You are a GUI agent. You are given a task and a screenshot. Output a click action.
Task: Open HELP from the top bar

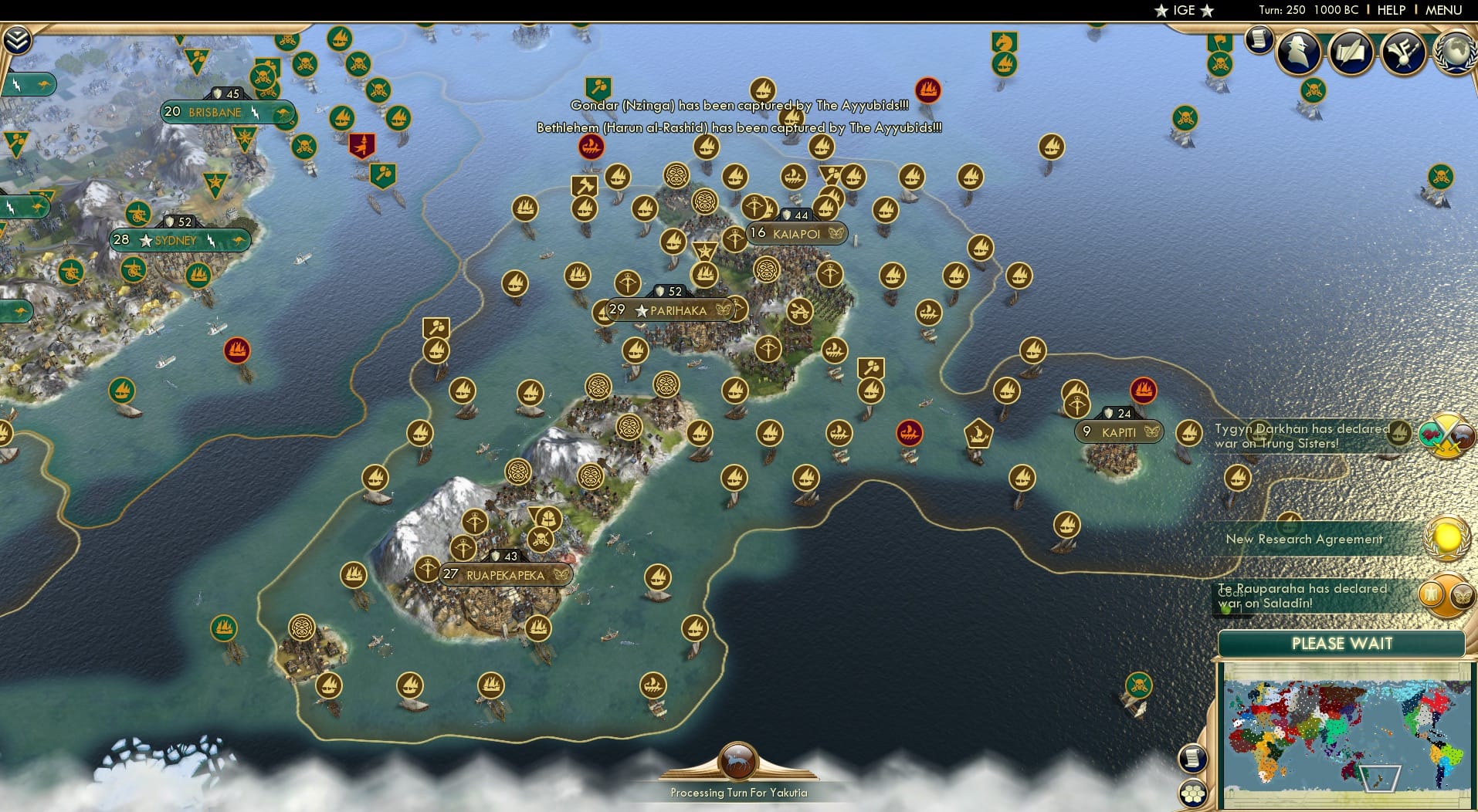[1391, 10]
